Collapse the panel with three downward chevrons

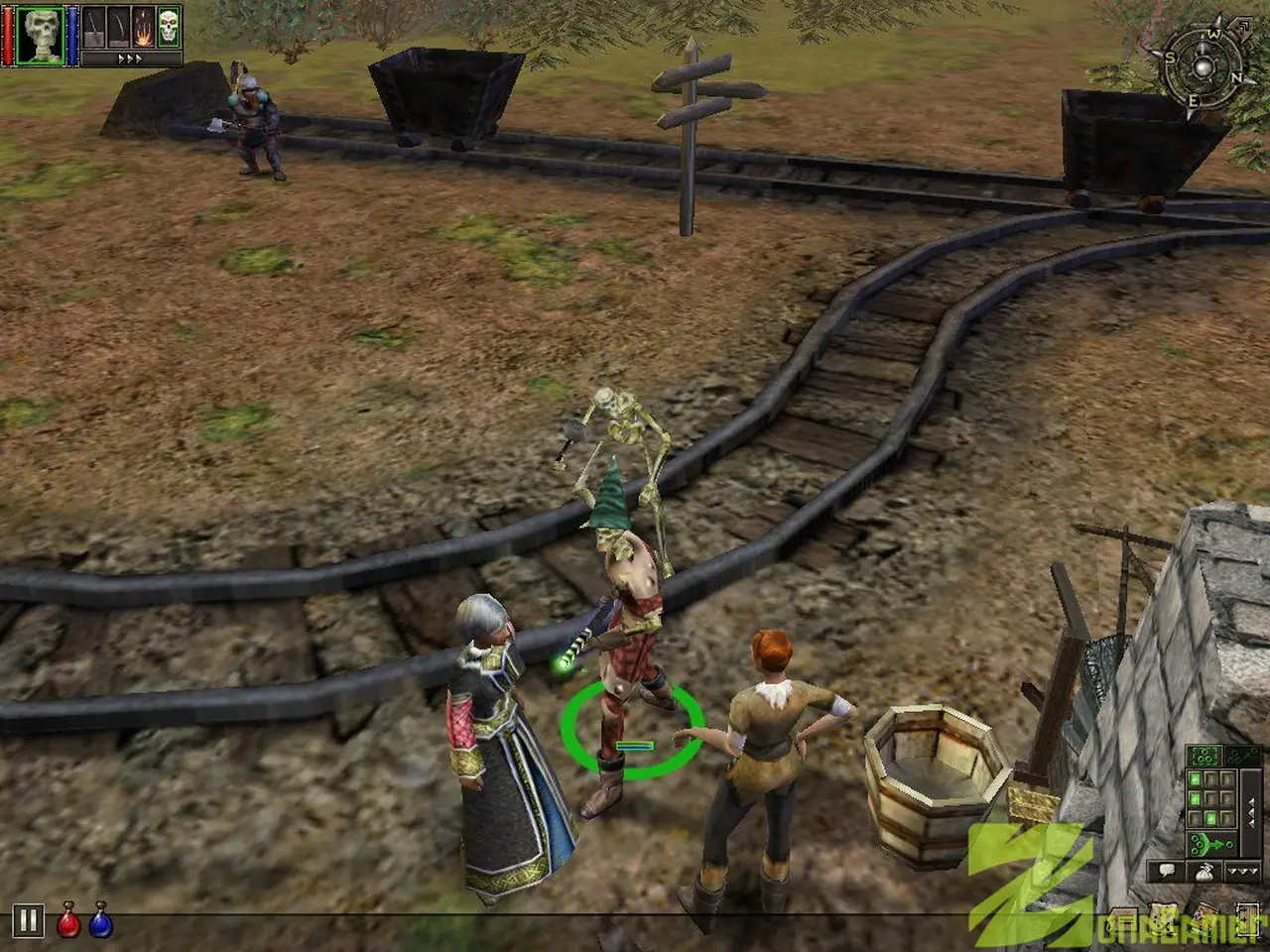pyautogui.click(x=1242, y=871)
